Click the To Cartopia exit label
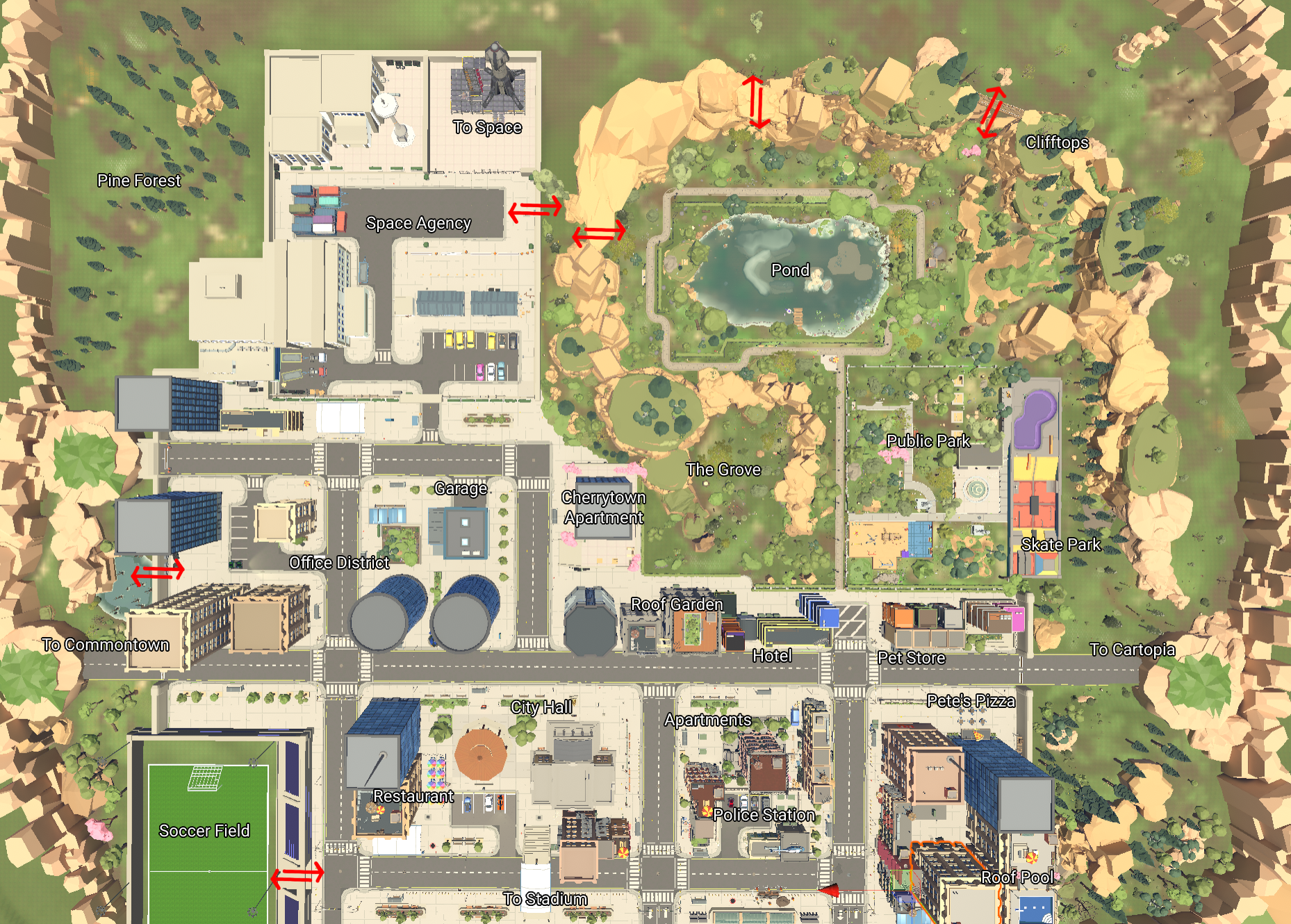 pyautogui.click(x=1132, y=650)
